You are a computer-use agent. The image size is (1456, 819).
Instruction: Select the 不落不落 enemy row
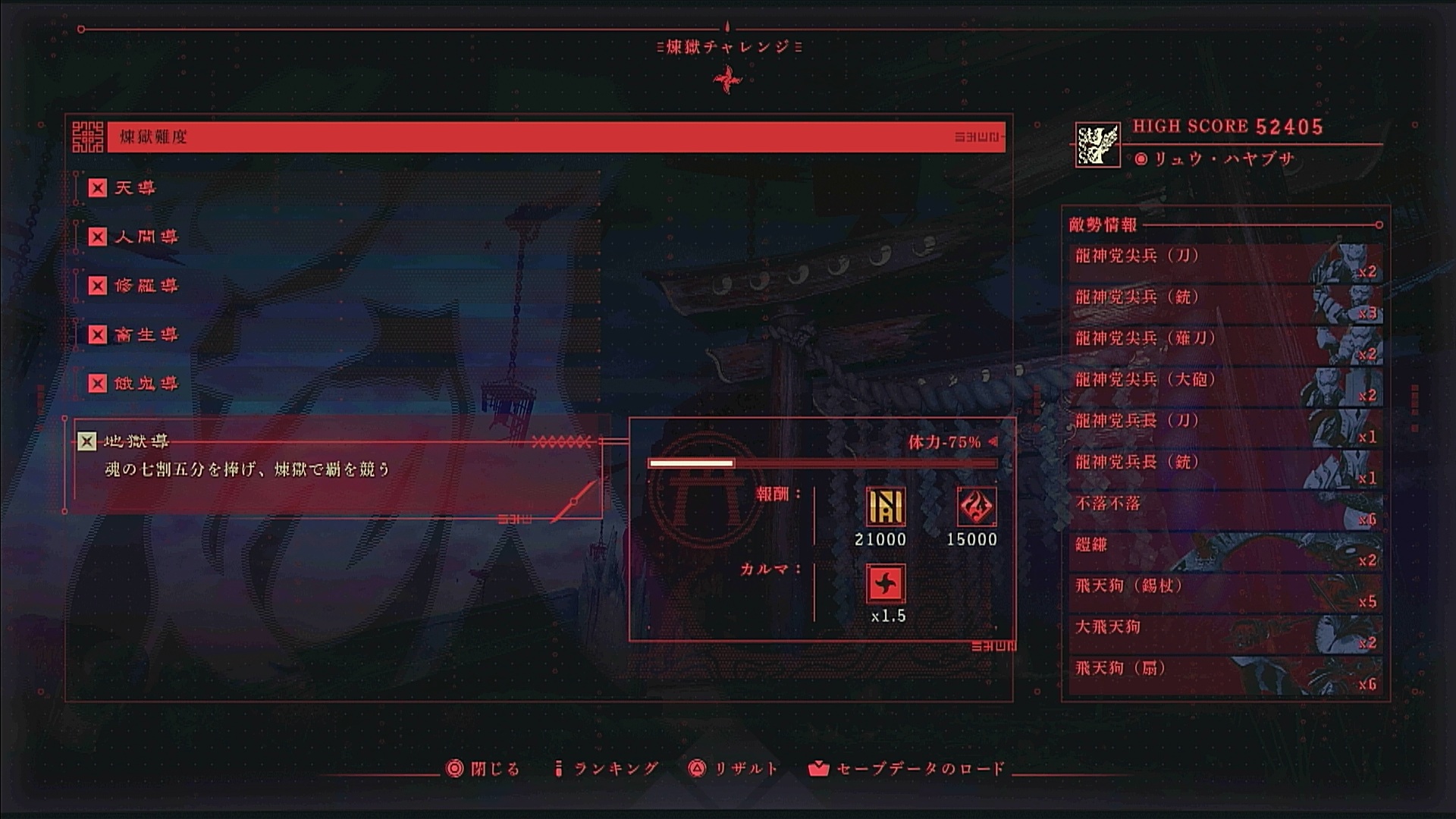(1224, 510)
